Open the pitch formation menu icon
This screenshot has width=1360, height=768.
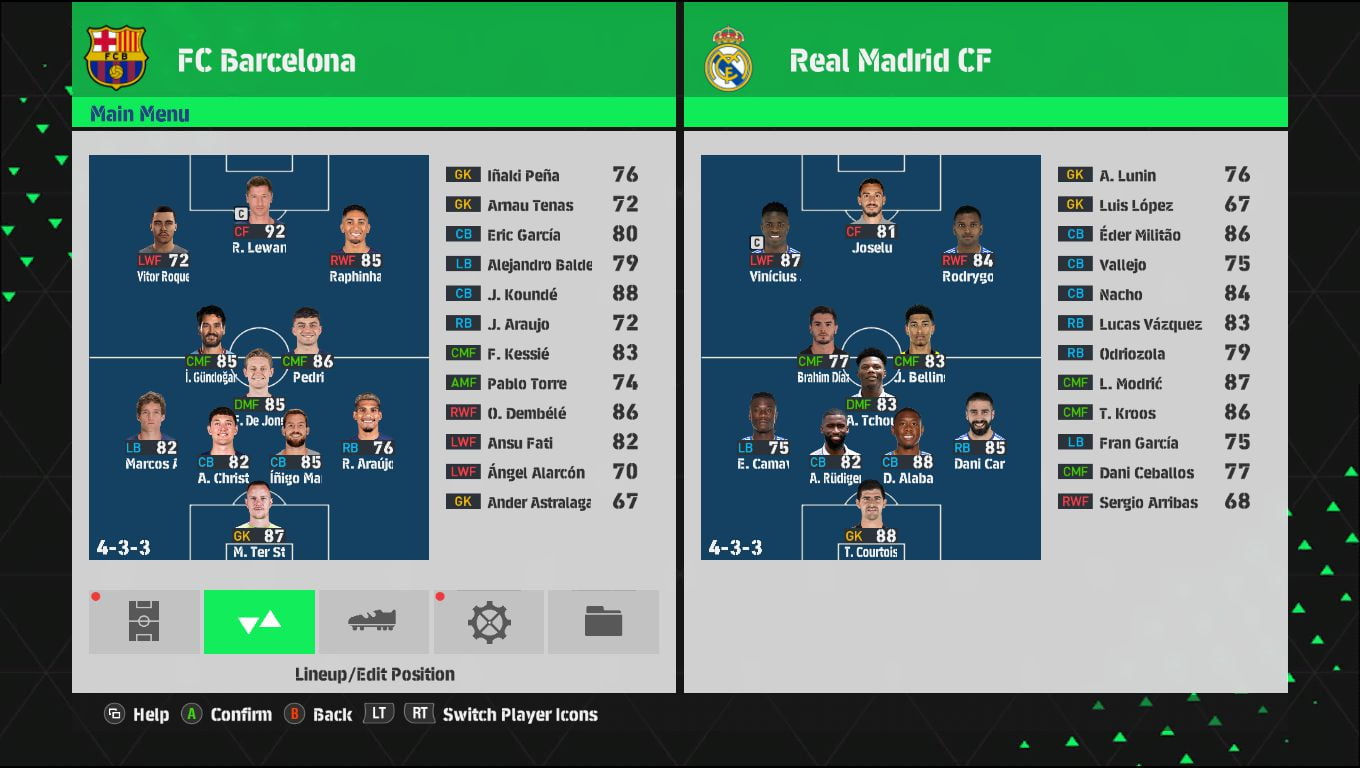click(144, 622)
